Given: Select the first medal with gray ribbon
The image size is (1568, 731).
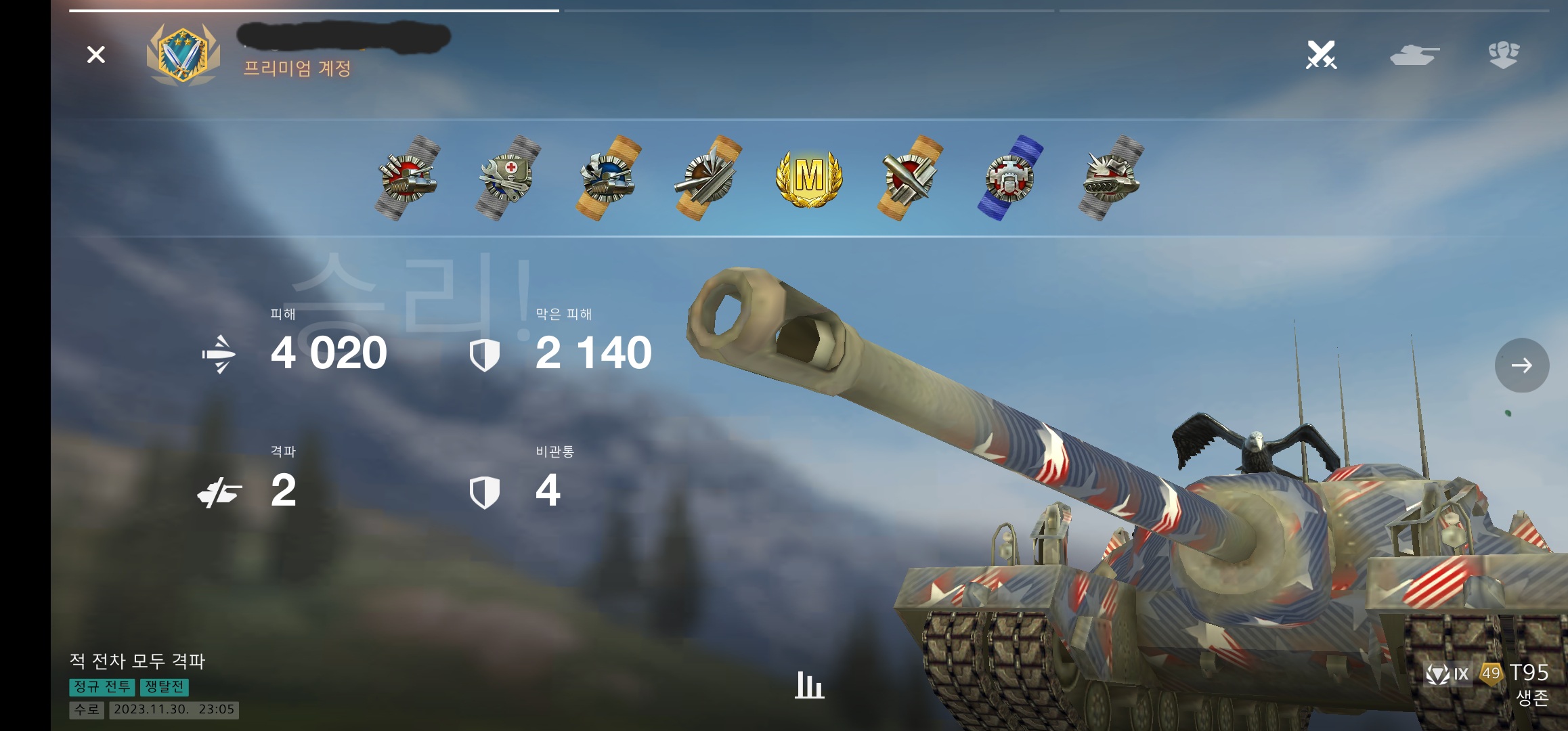Looking at the screenshot, I should (x=408, y=178).
